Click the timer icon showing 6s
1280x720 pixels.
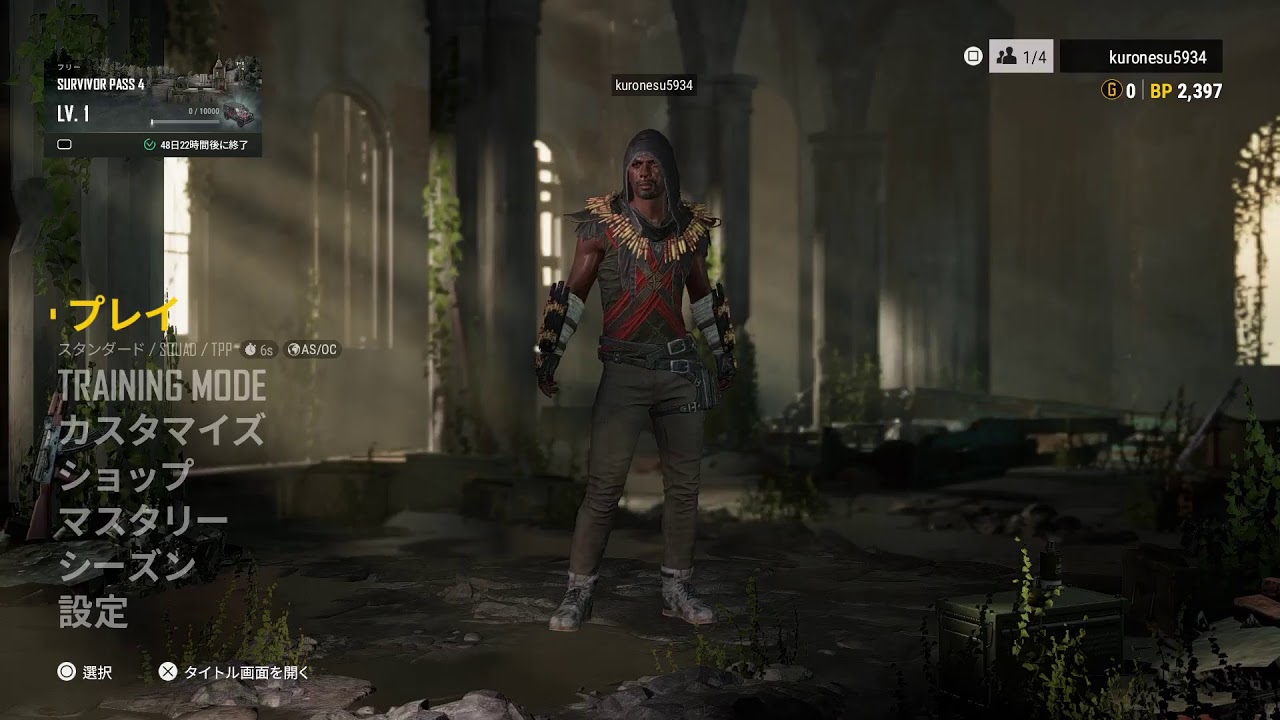coord(258,350)
